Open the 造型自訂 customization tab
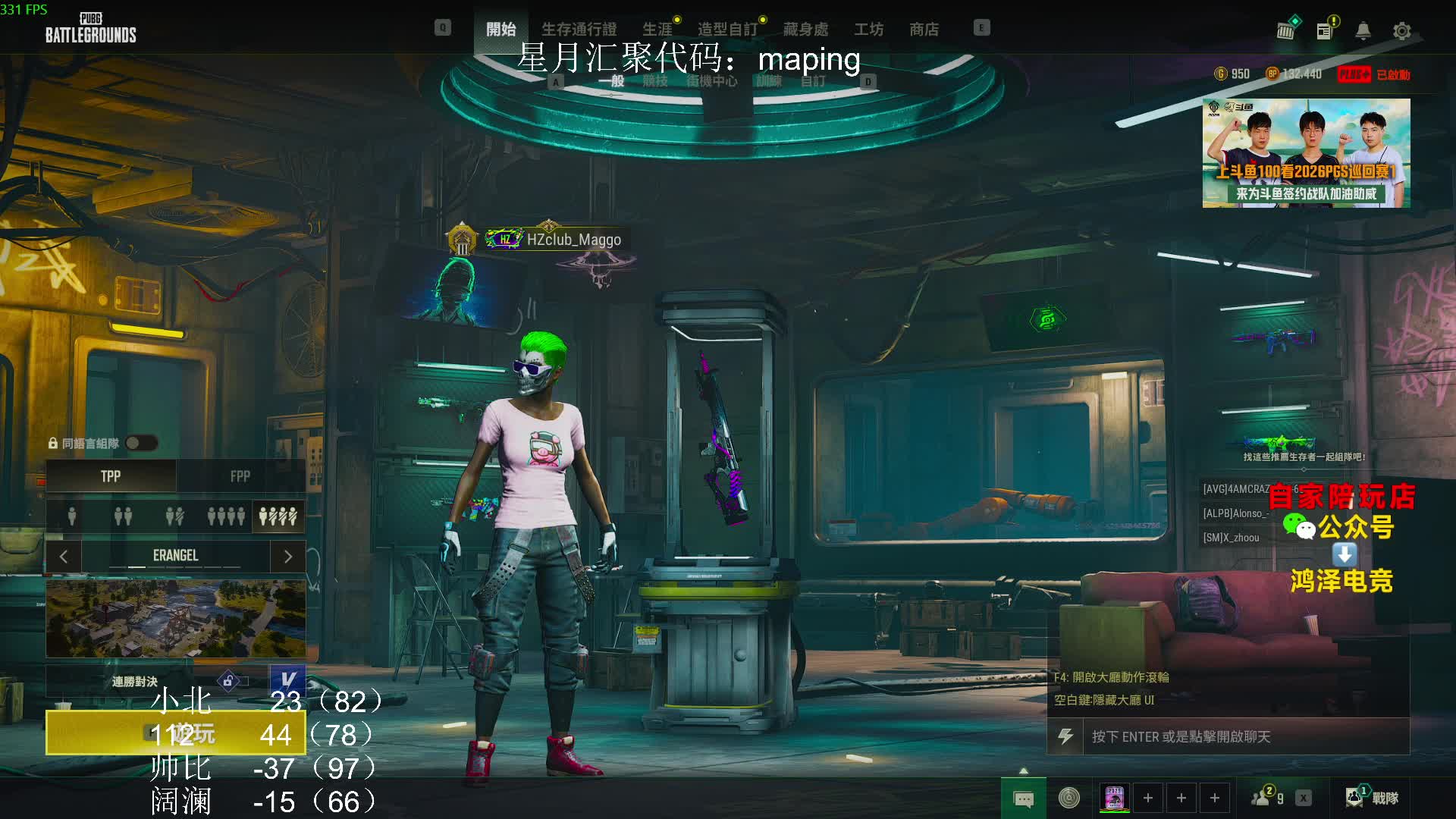Viewport: 1456px width, 819px height. [x=727, y=29]
